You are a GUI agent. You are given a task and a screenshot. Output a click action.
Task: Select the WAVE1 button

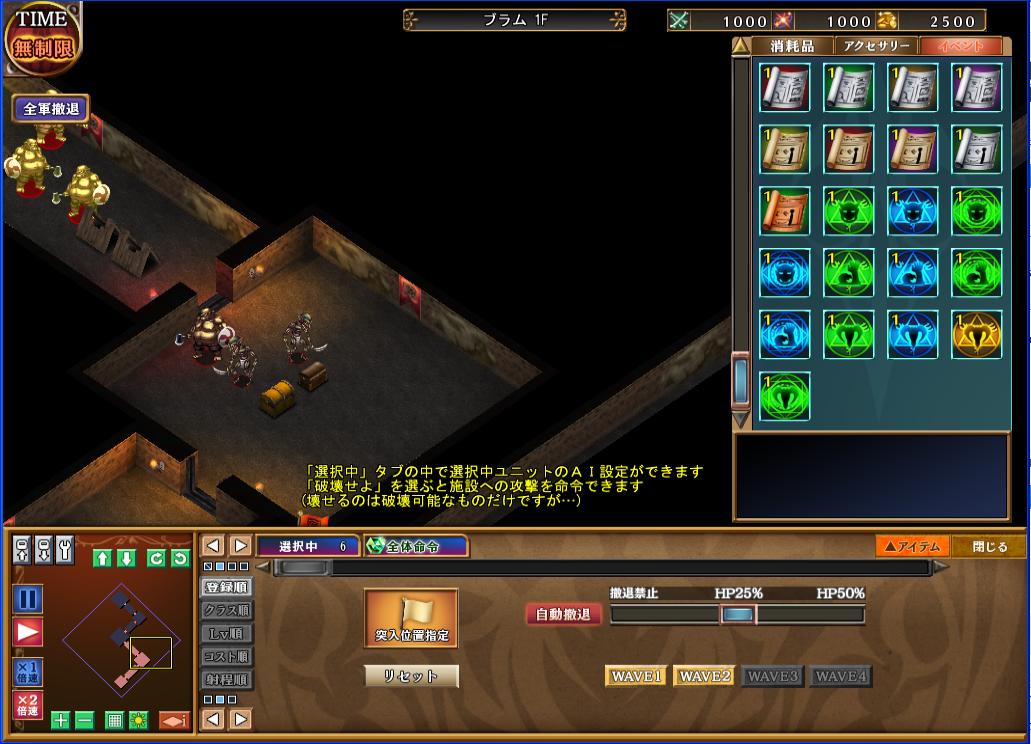point(636,677)
